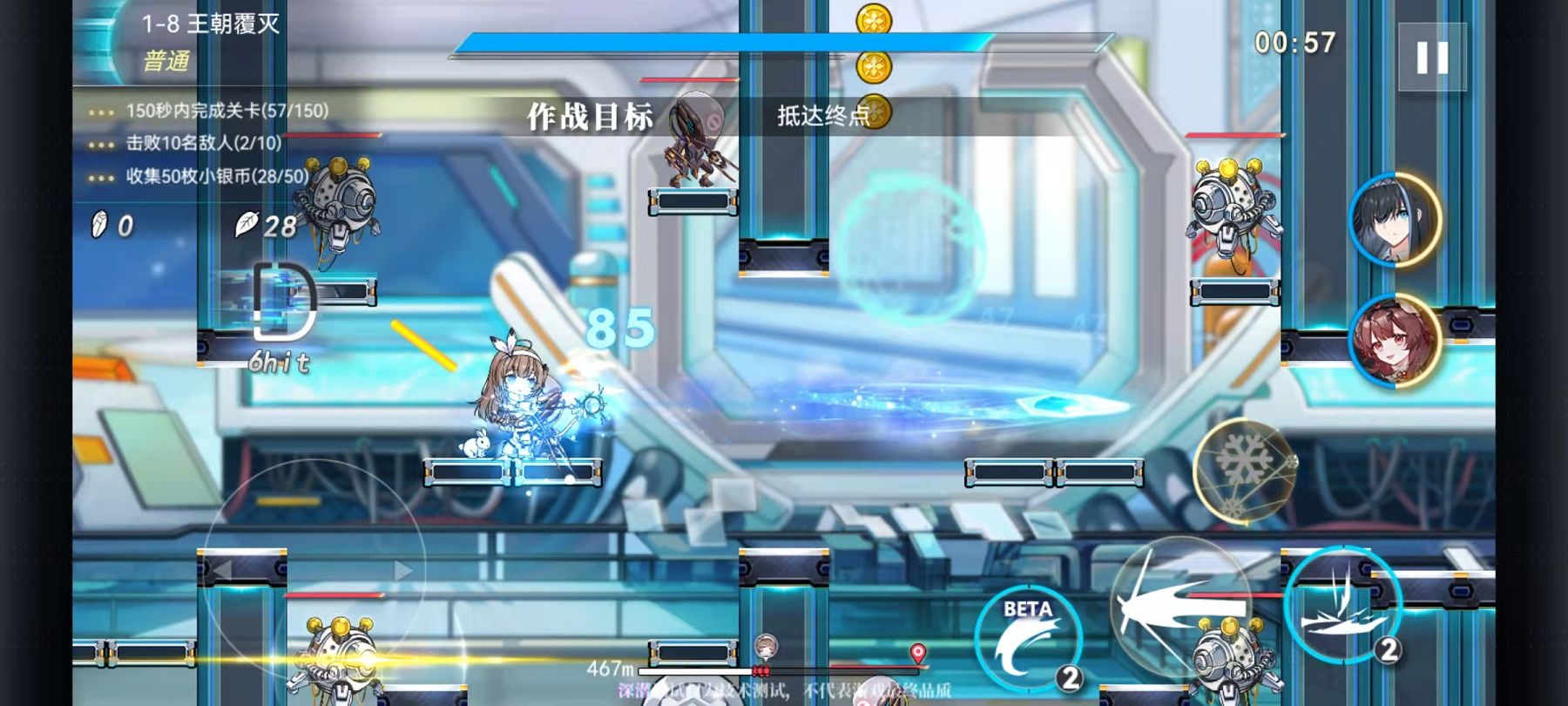Select the collect 50 silver coins objective

tap(217, 176)
